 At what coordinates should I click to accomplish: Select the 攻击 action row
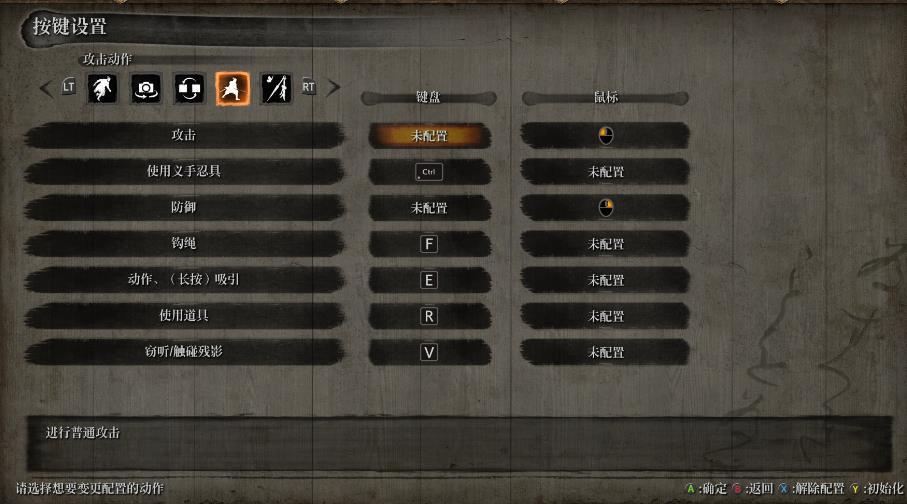pyautogui.click(x=184, y=135)
